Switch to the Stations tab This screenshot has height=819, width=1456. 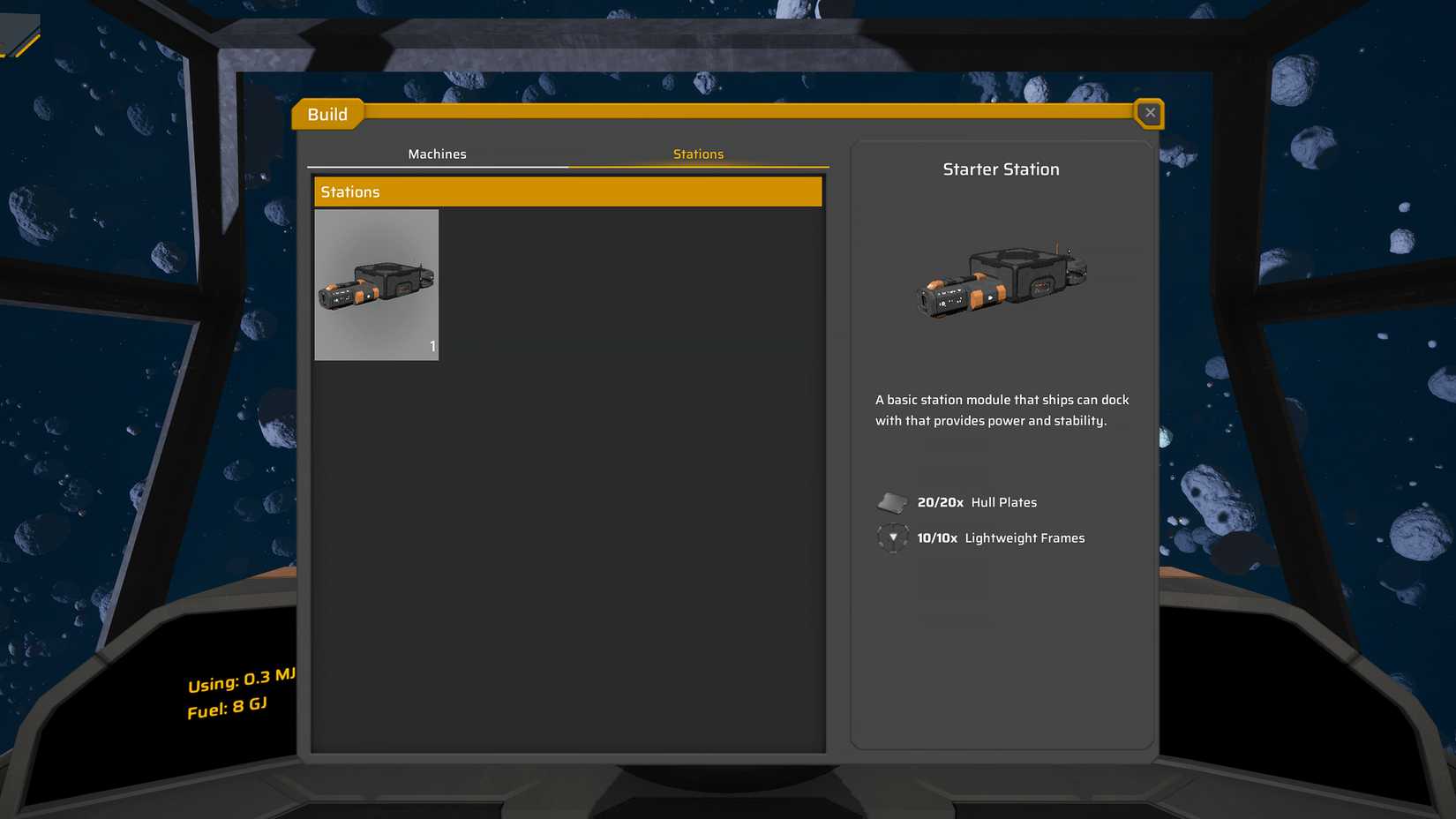(x=698, y=154)
